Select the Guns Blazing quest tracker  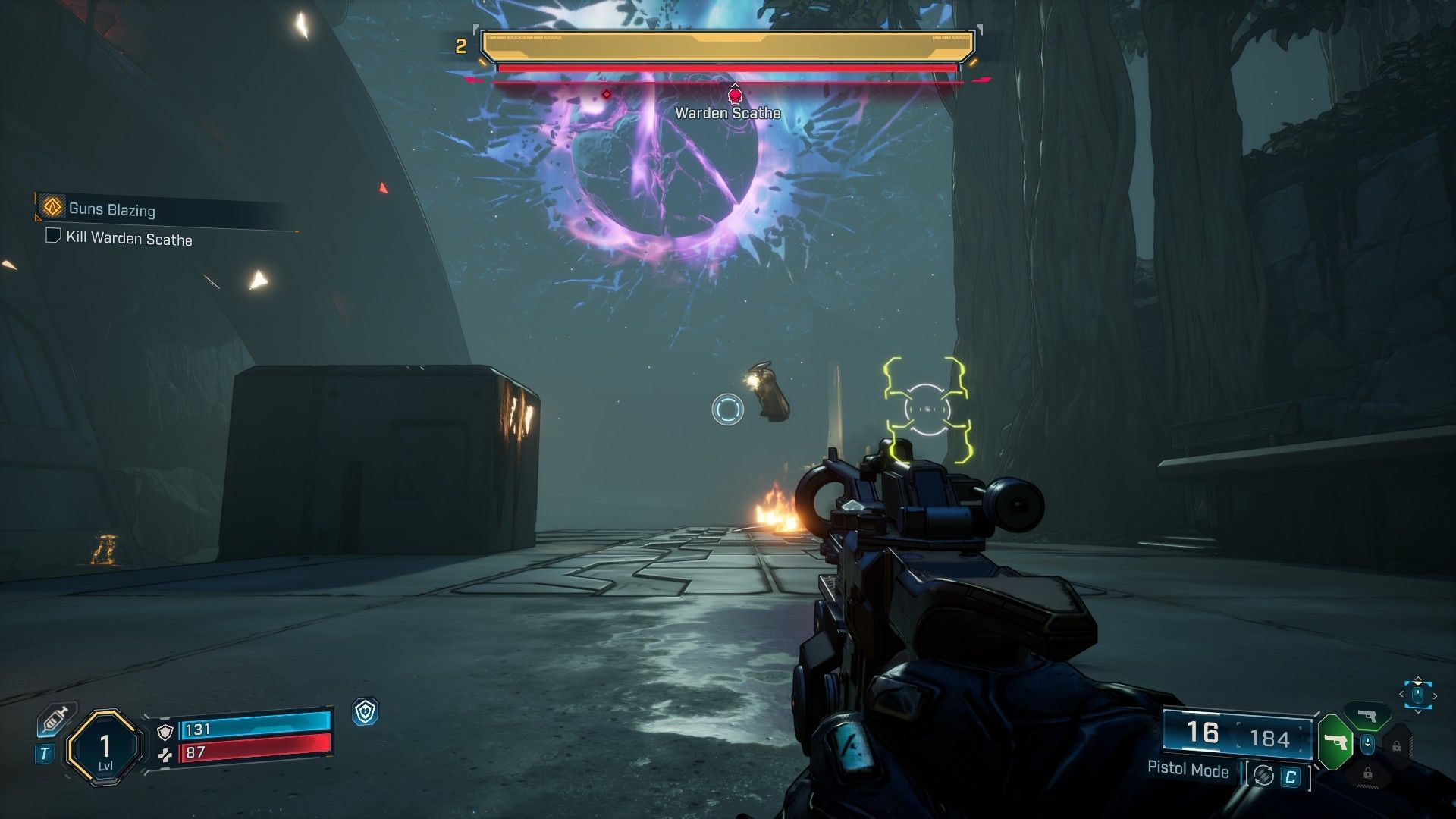[111, 209]
